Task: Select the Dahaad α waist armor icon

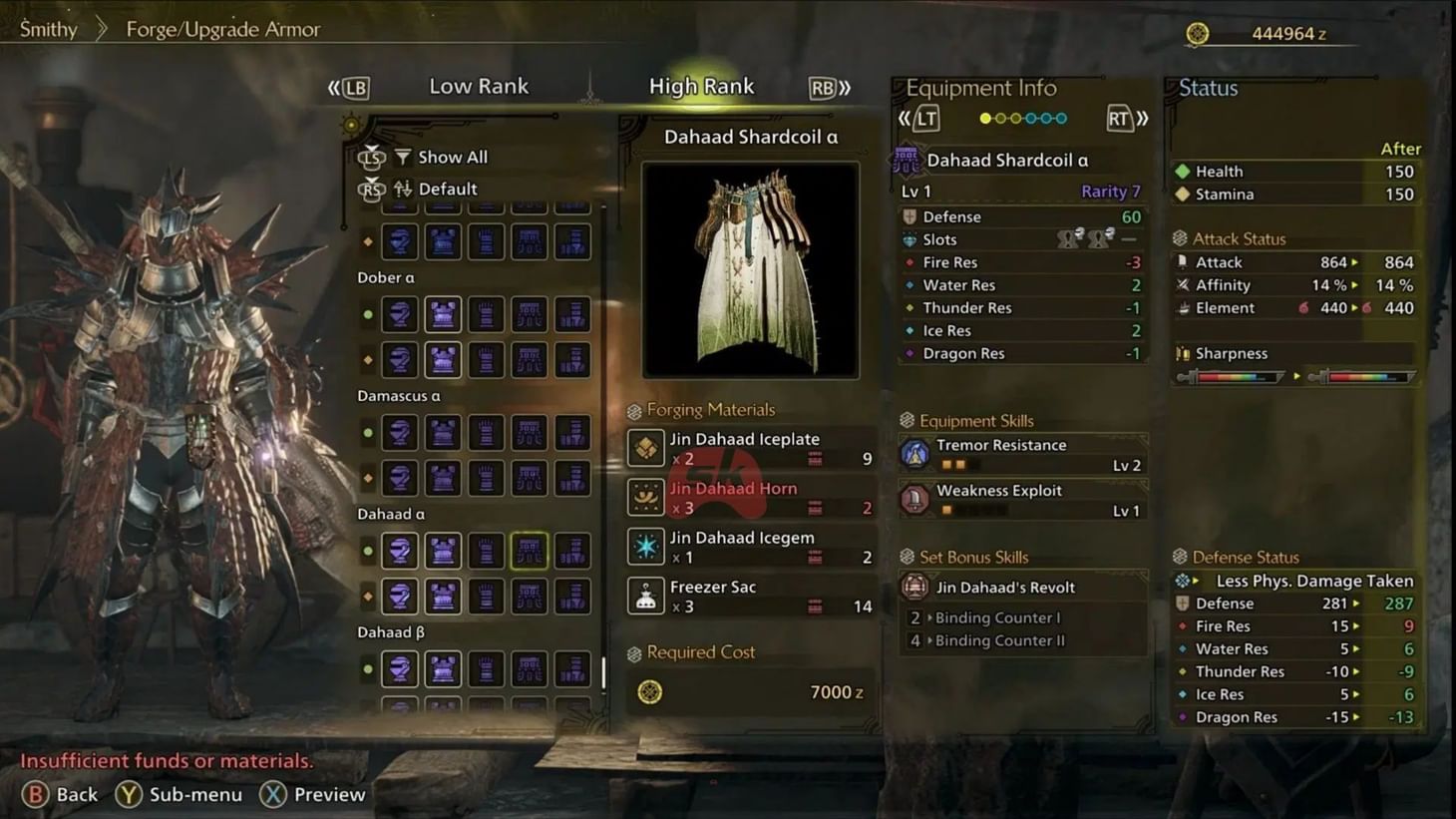Action: pos(530,550)
